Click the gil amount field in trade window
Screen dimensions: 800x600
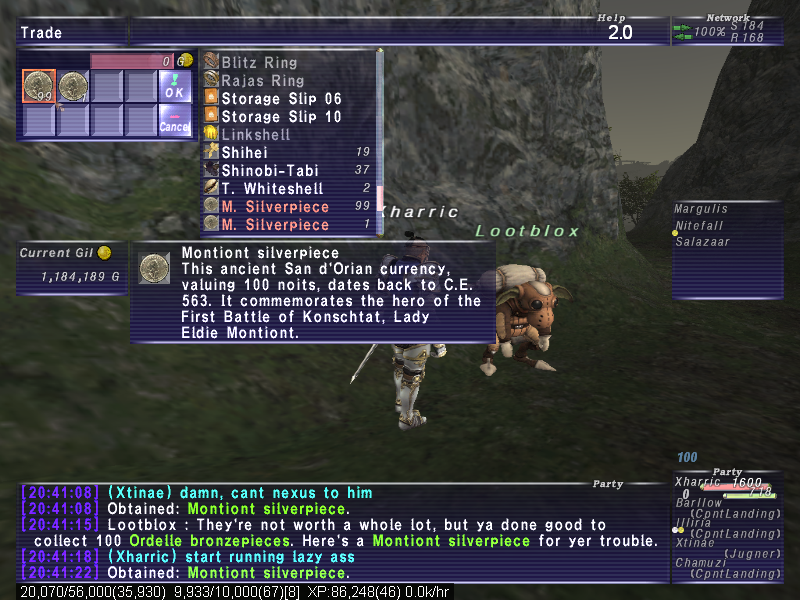132,61
